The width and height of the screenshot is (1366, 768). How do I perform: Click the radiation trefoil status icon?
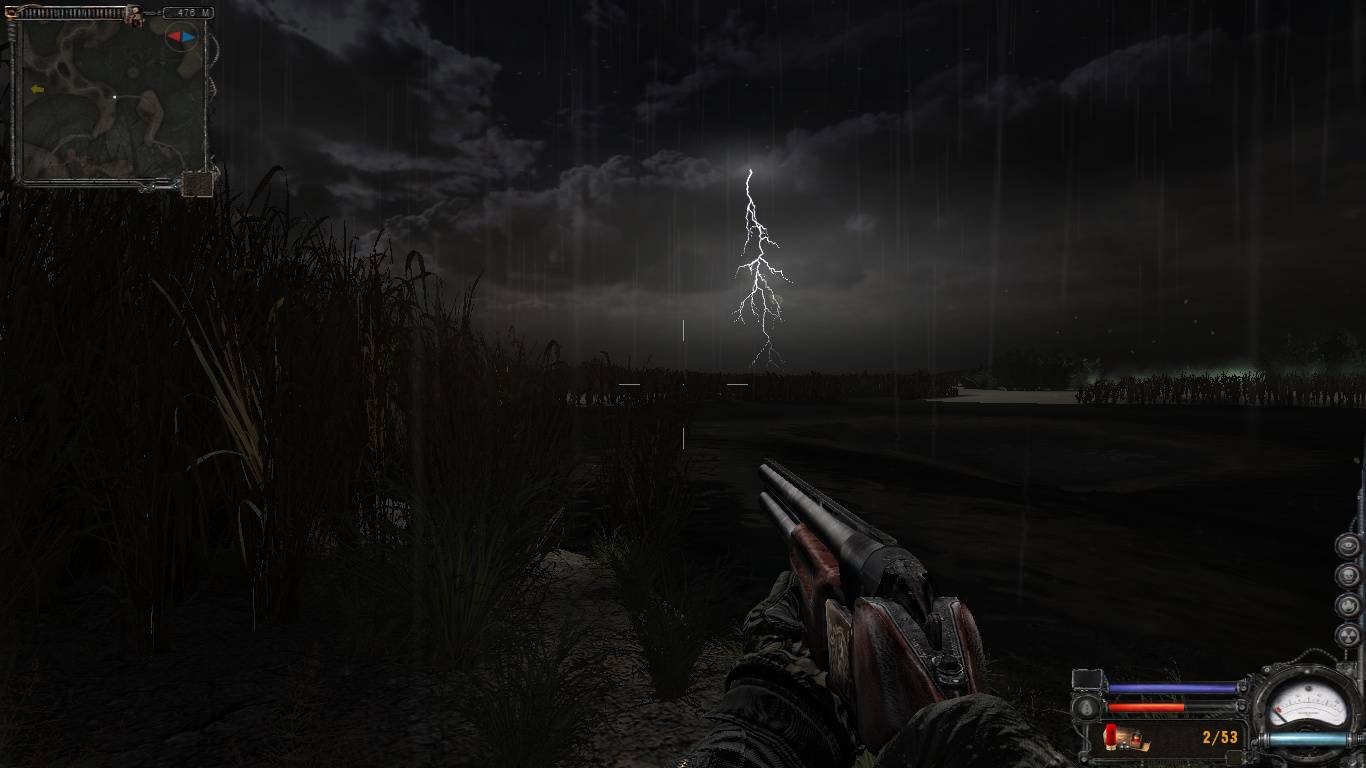point(1348,636)
